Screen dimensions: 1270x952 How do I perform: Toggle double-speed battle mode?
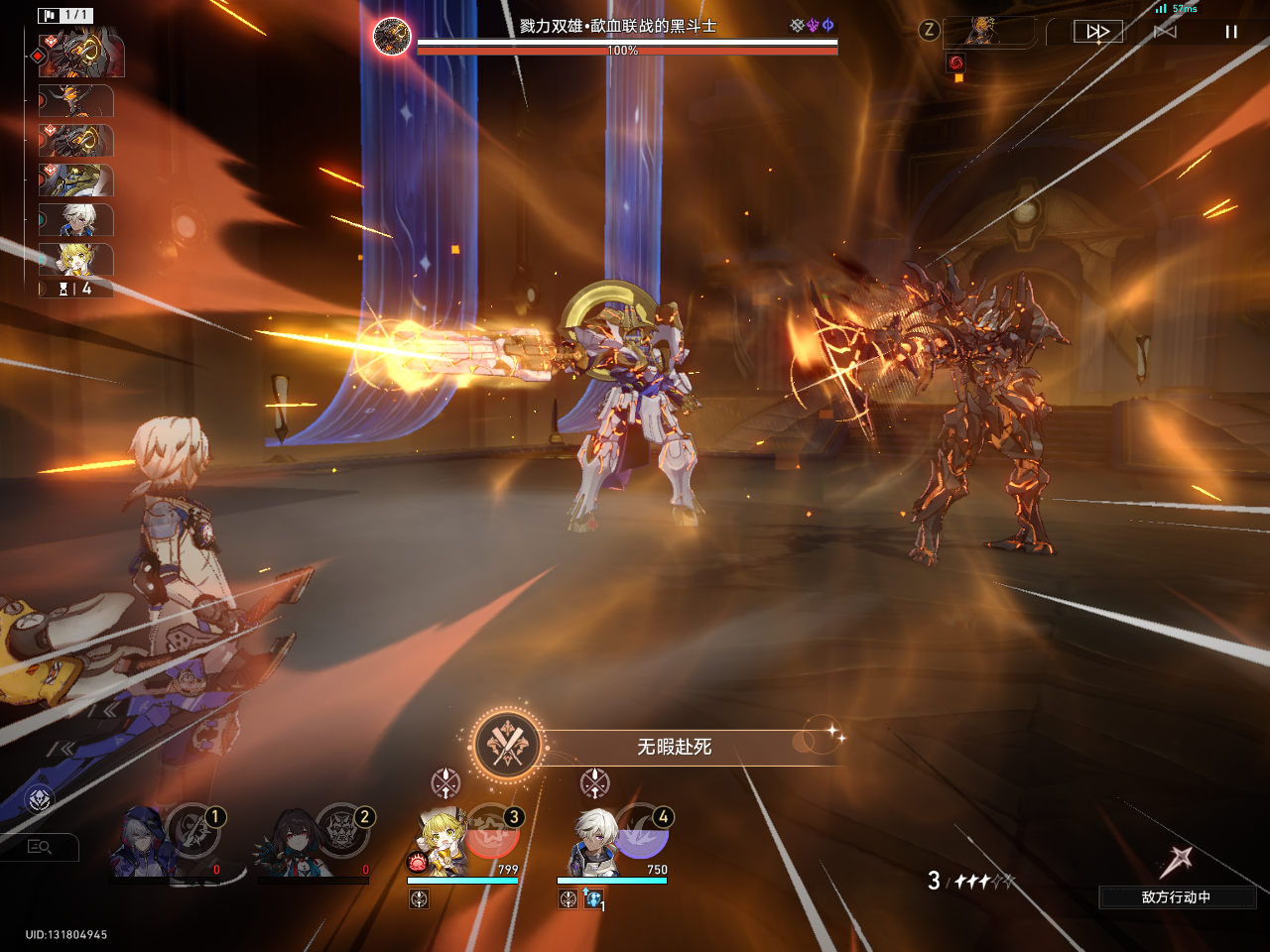(x=1098, y=32)
